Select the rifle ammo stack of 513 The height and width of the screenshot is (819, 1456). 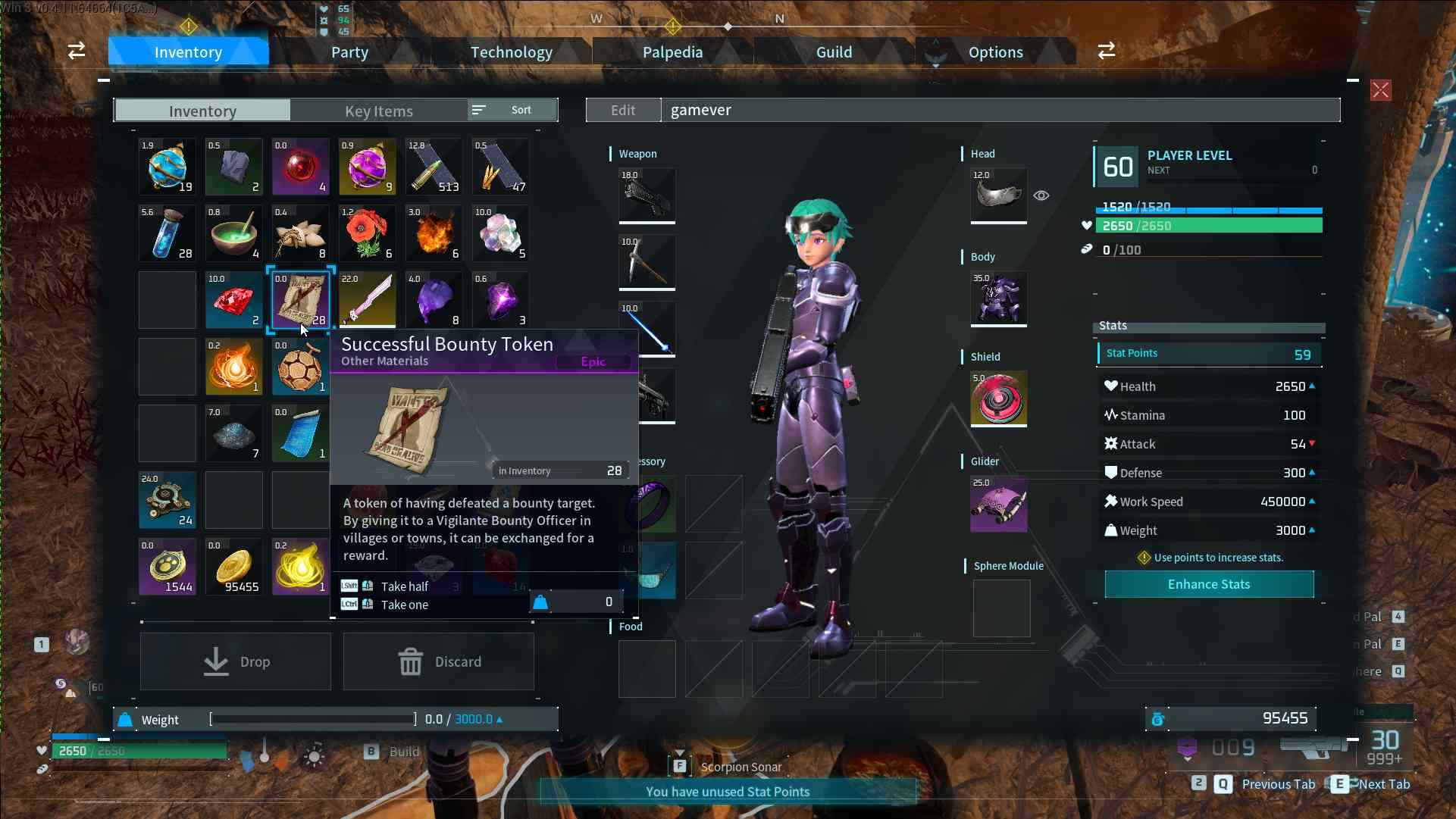point(434,167)
